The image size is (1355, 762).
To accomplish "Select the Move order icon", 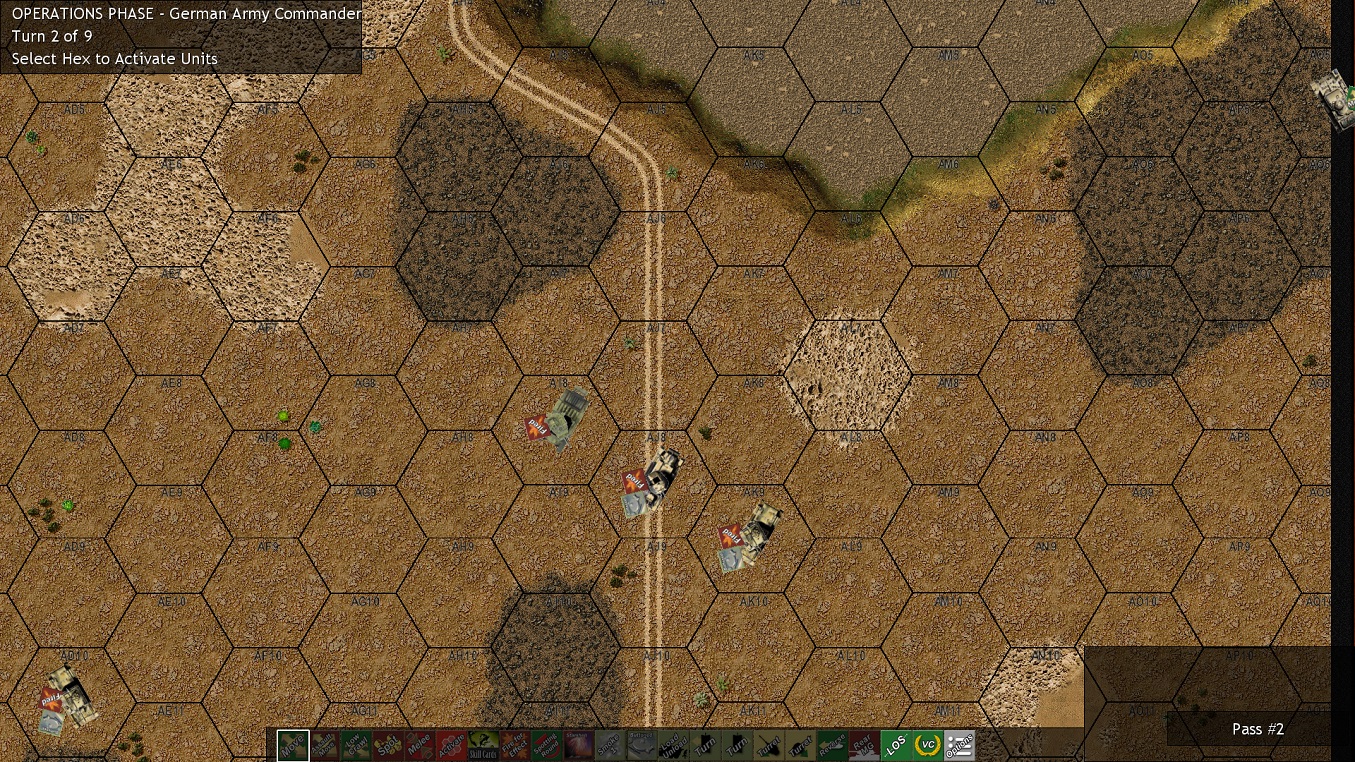I will (291, 745).
